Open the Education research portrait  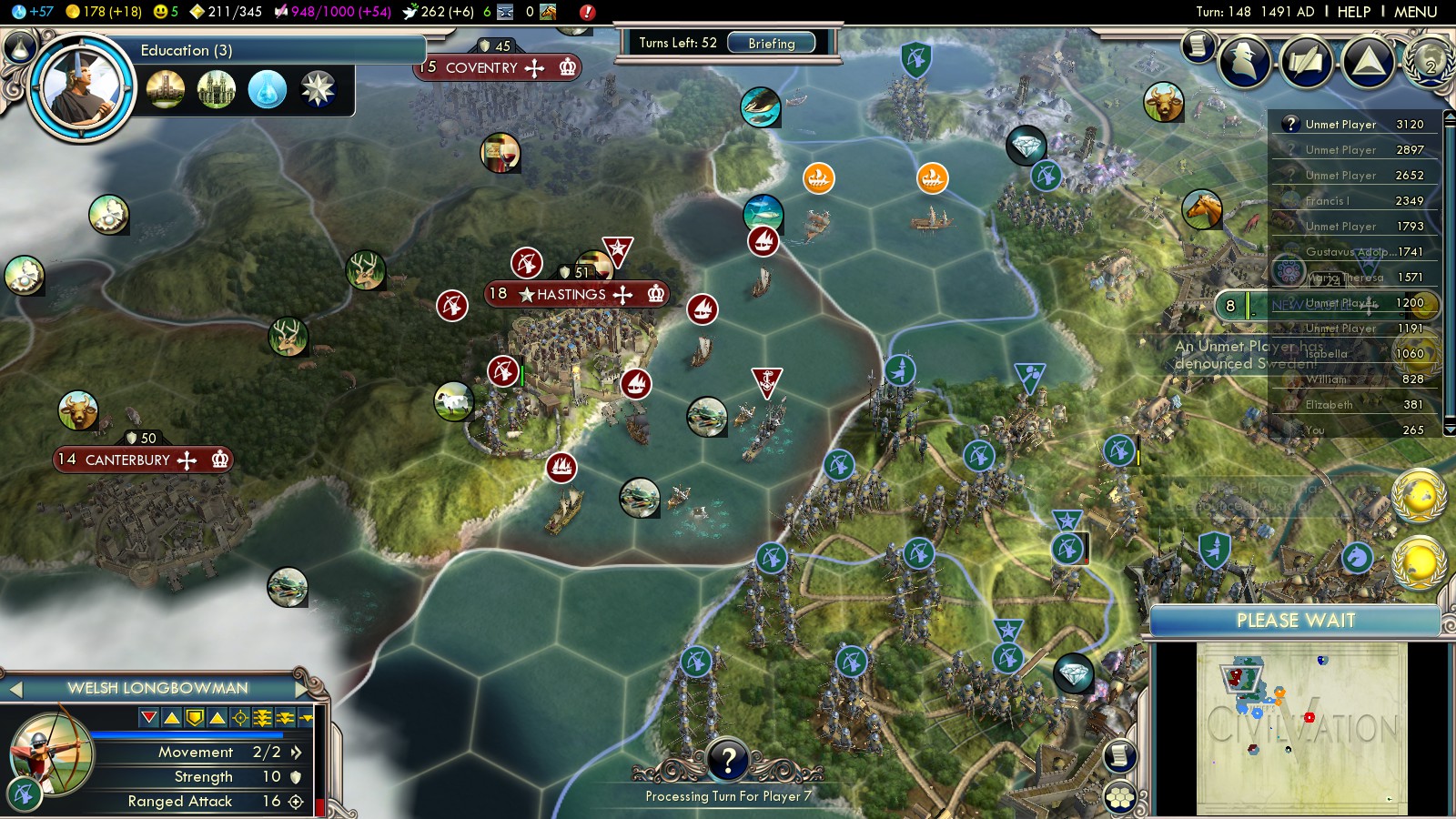tap(81, 88)
